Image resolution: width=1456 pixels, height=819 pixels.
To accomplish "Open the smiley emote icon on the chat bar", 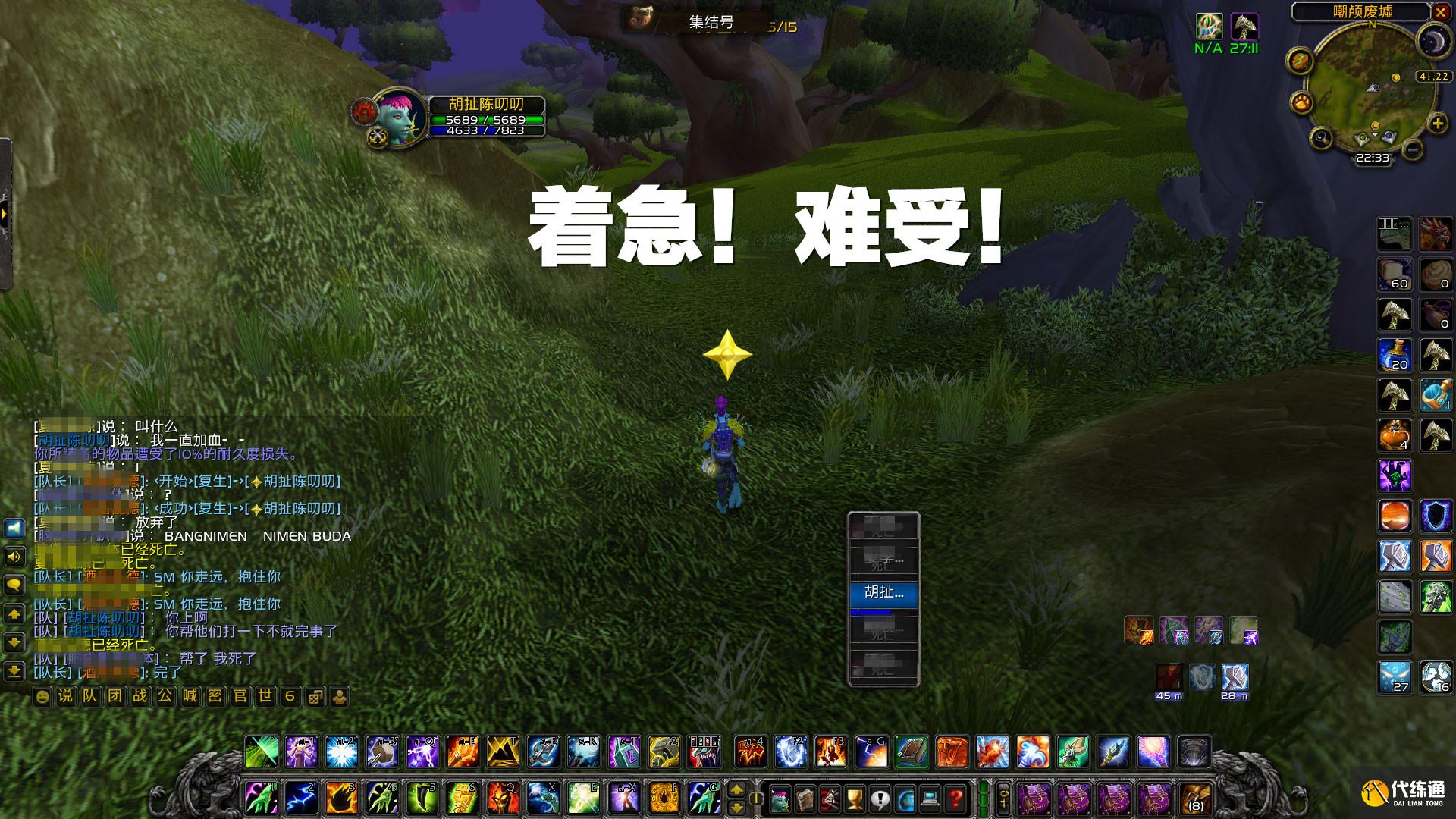I will pyautogui.click(x=42, y=695).
